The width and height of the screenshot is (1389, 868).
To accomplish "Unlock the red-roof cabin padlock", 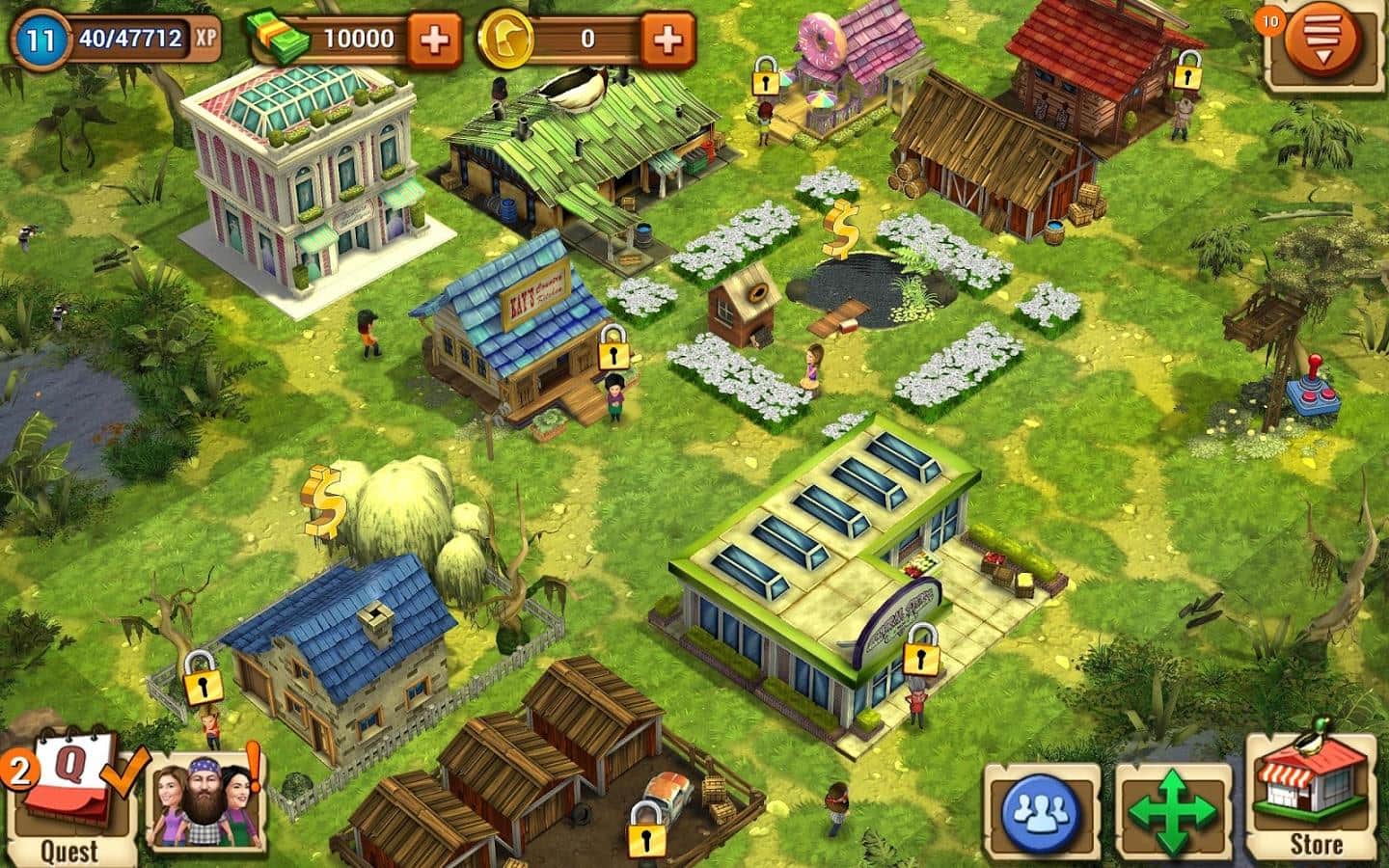I will click(x=1186, y=71).
